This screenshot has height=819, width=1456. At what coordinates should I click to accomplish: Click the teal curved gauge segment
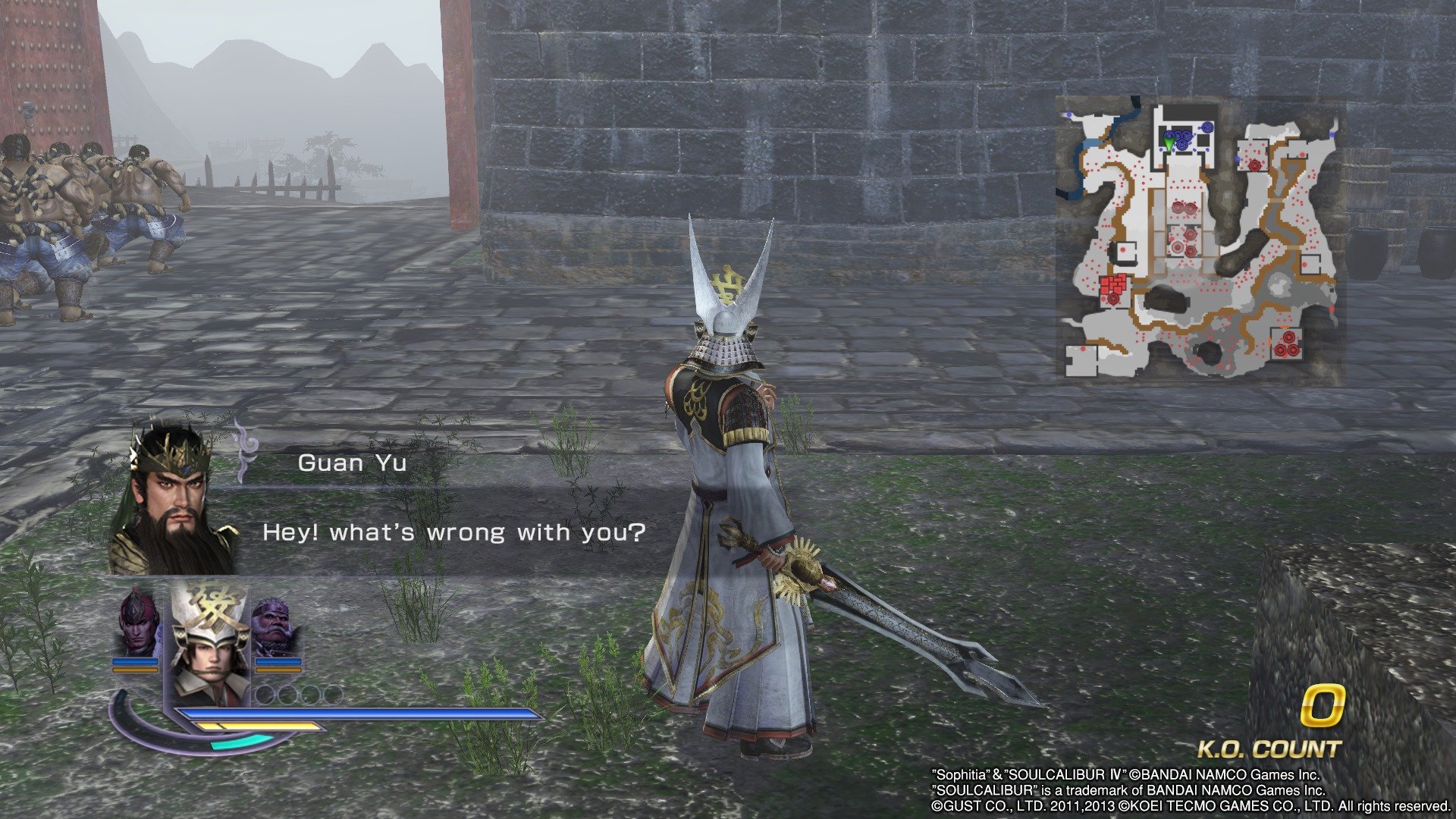tap(240, 743)
